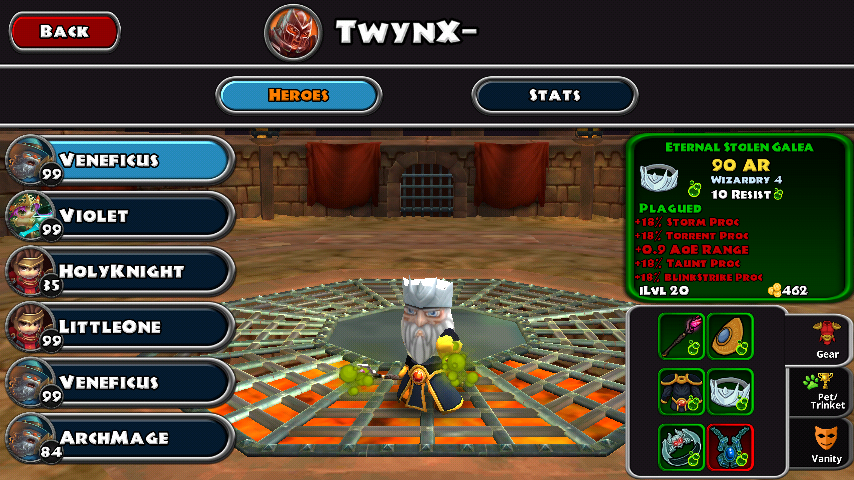Select the hero Violet
The width and height of the screenshot is (854, 480).
point(120,215)
